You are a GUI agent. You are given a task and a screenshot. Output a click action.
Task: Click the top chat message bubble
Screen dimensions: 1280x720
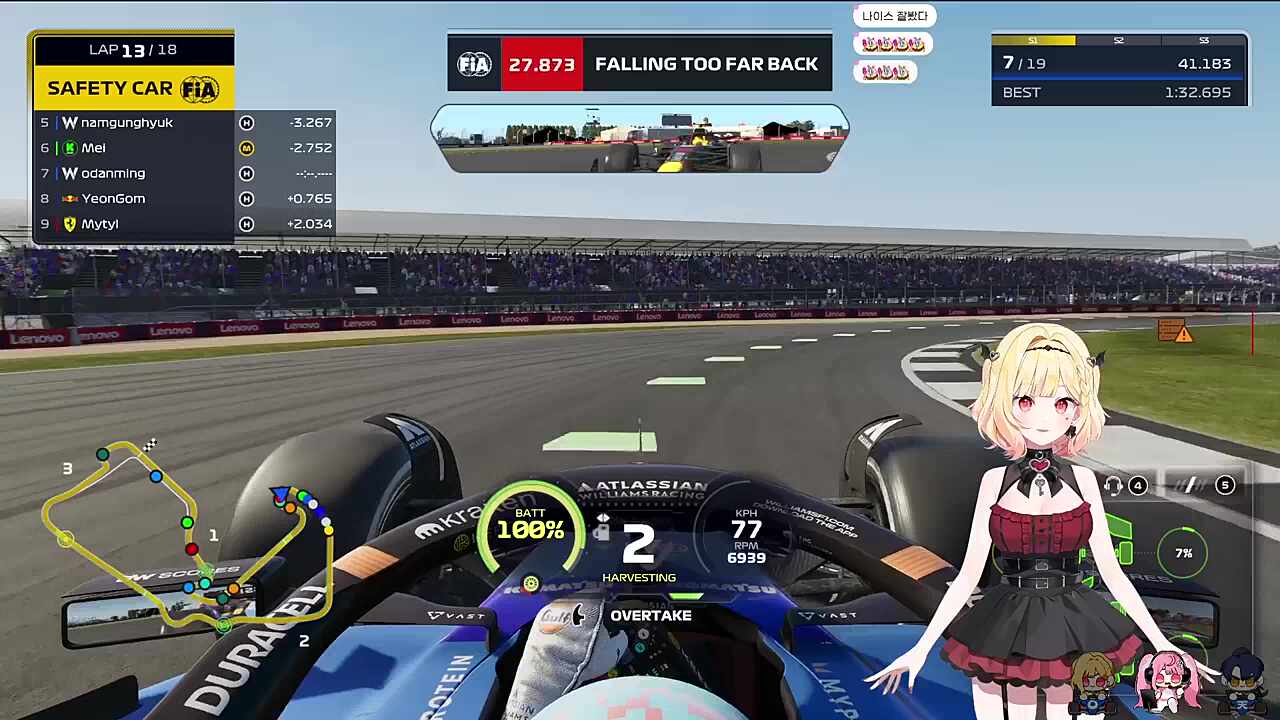tap(895, 16)
